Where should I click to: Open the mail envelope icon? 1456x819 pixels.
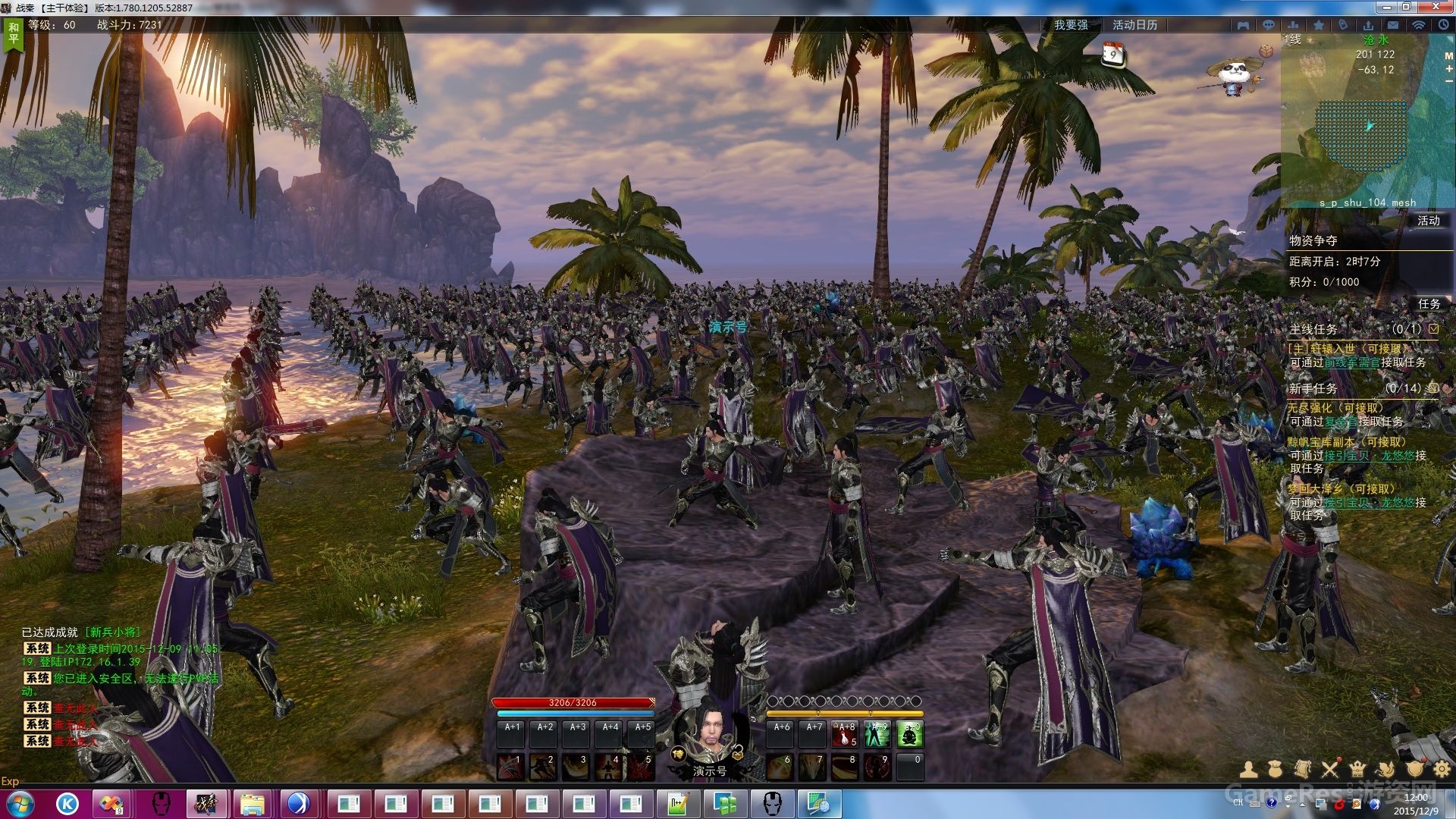coord(1393,25)
